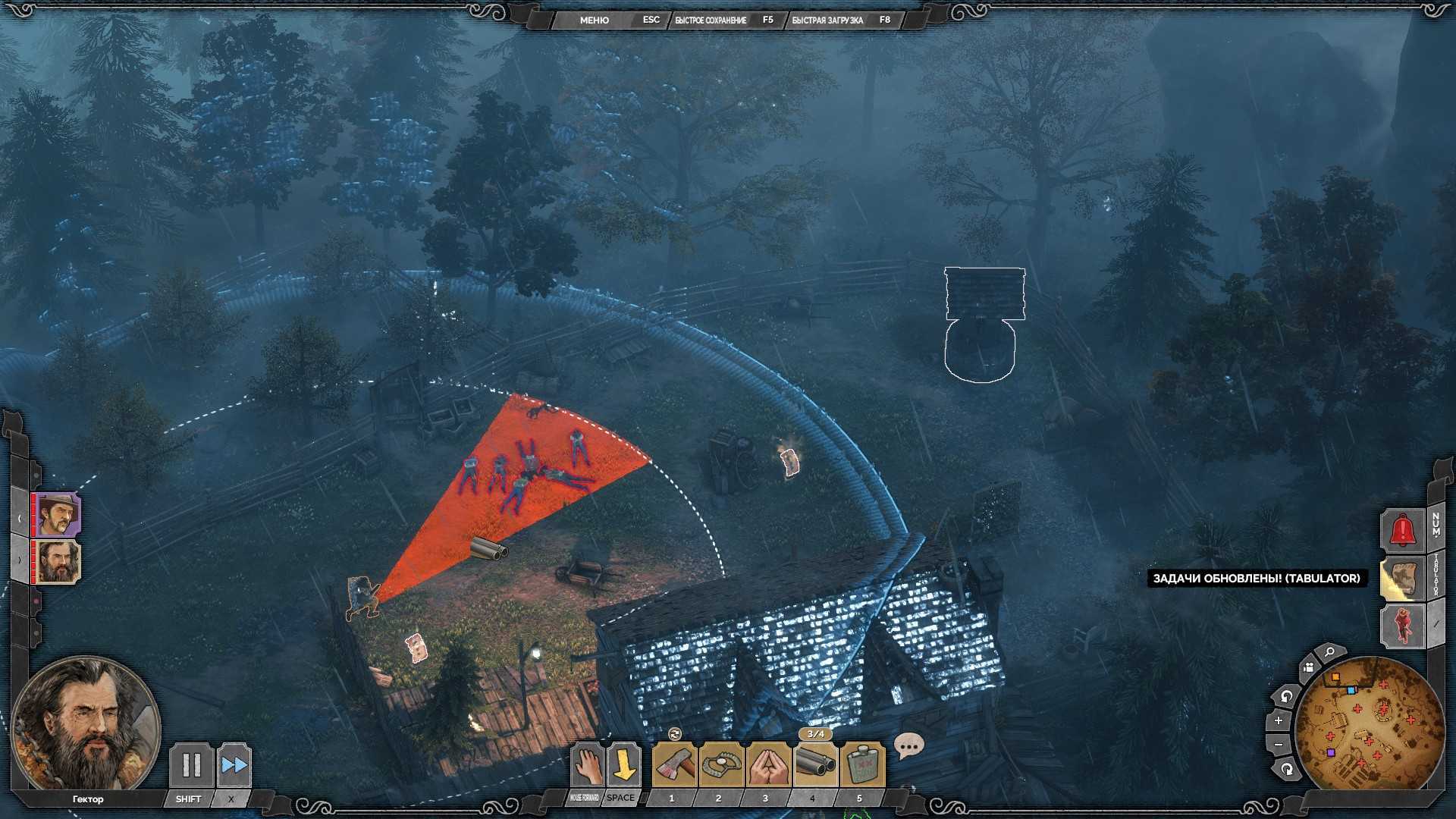This screenshot has height=819, width=1456.
Task: Equip the sawed-off shotgun
Action: [x=814, y=764]
